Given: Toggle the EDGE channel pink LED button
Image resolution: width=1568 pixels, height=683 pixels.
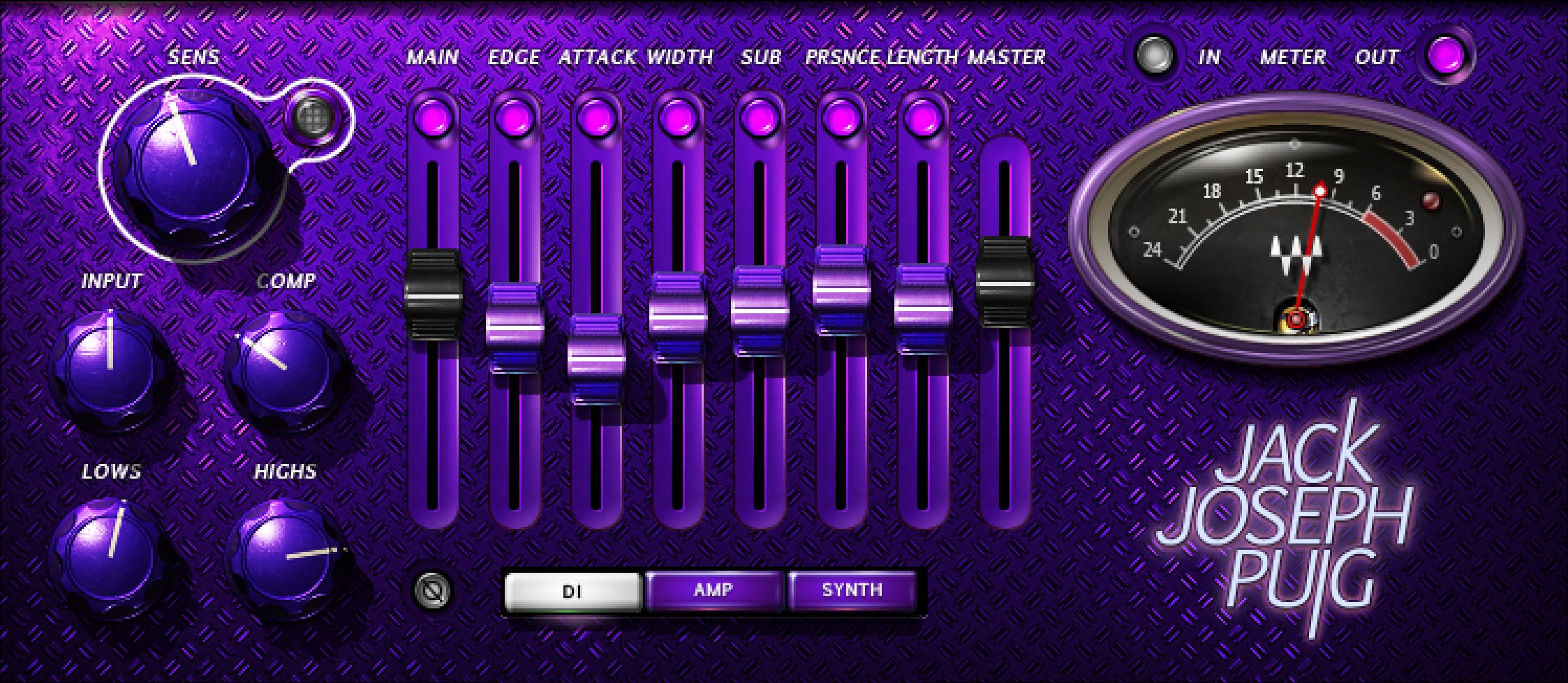Looking at the screenshot, I should (515, 117).
